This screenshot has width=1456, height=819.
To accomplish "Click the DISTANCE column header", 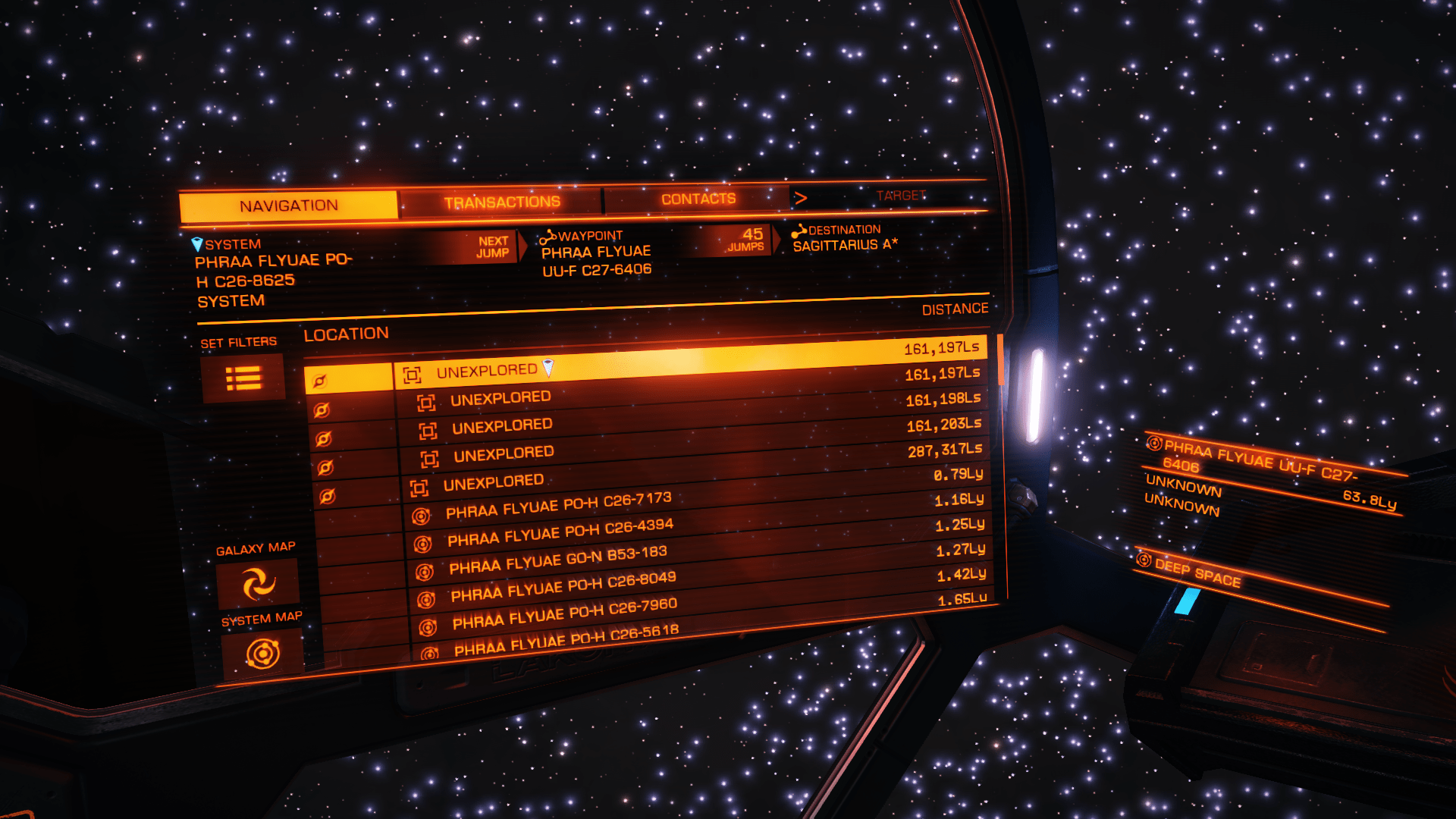I will pyautogui.click(x=954, y=308).
